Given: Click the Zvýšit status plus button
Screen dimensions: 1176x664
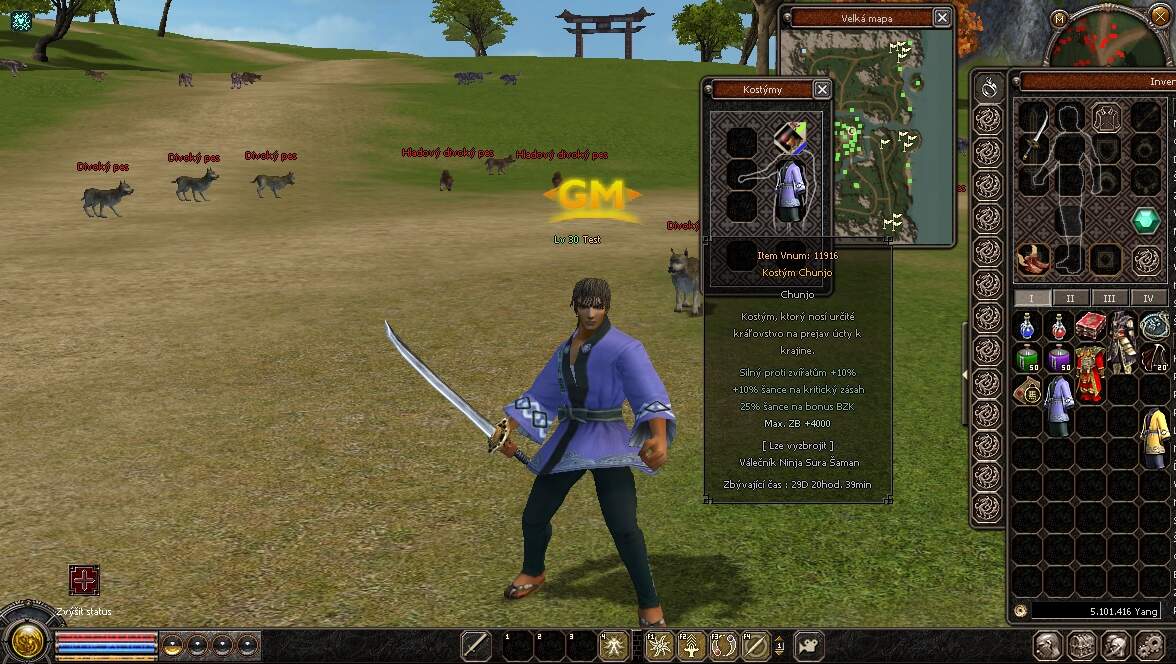Looking at the screenshot, I should coord(84,580).
